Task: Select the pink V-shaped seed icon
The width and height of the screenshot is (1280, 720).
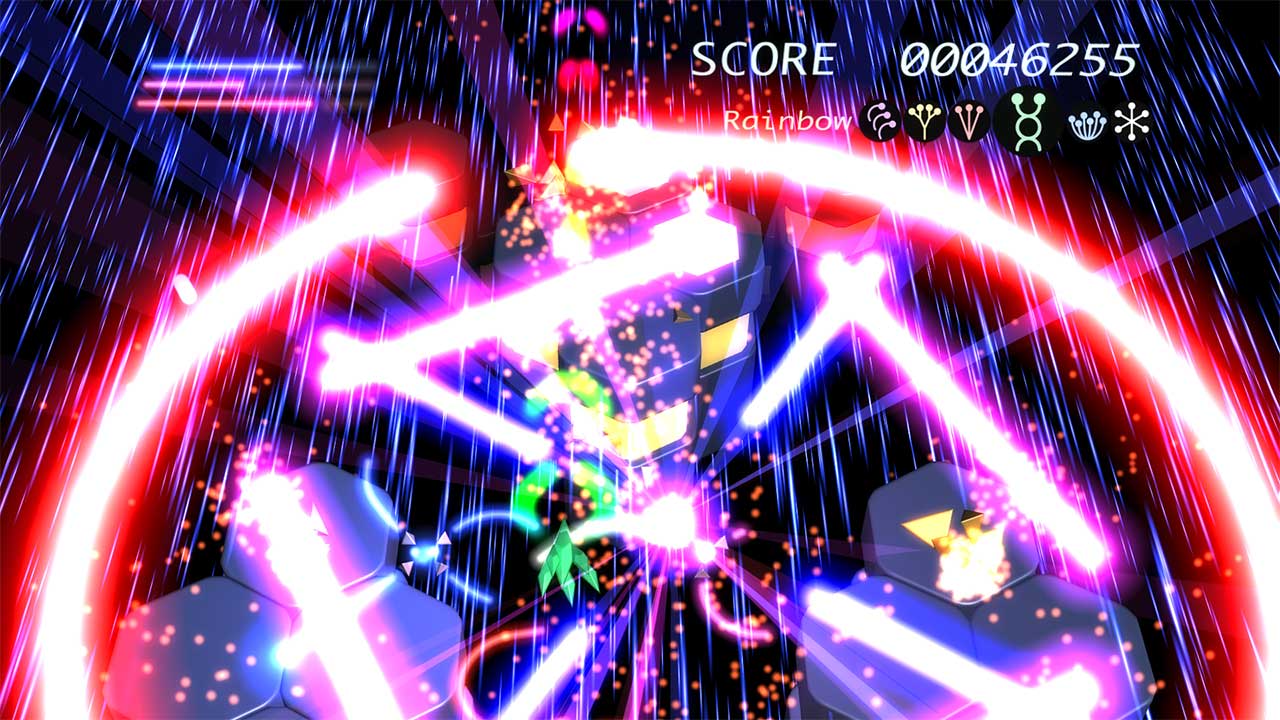Action: tap(970, 120)
